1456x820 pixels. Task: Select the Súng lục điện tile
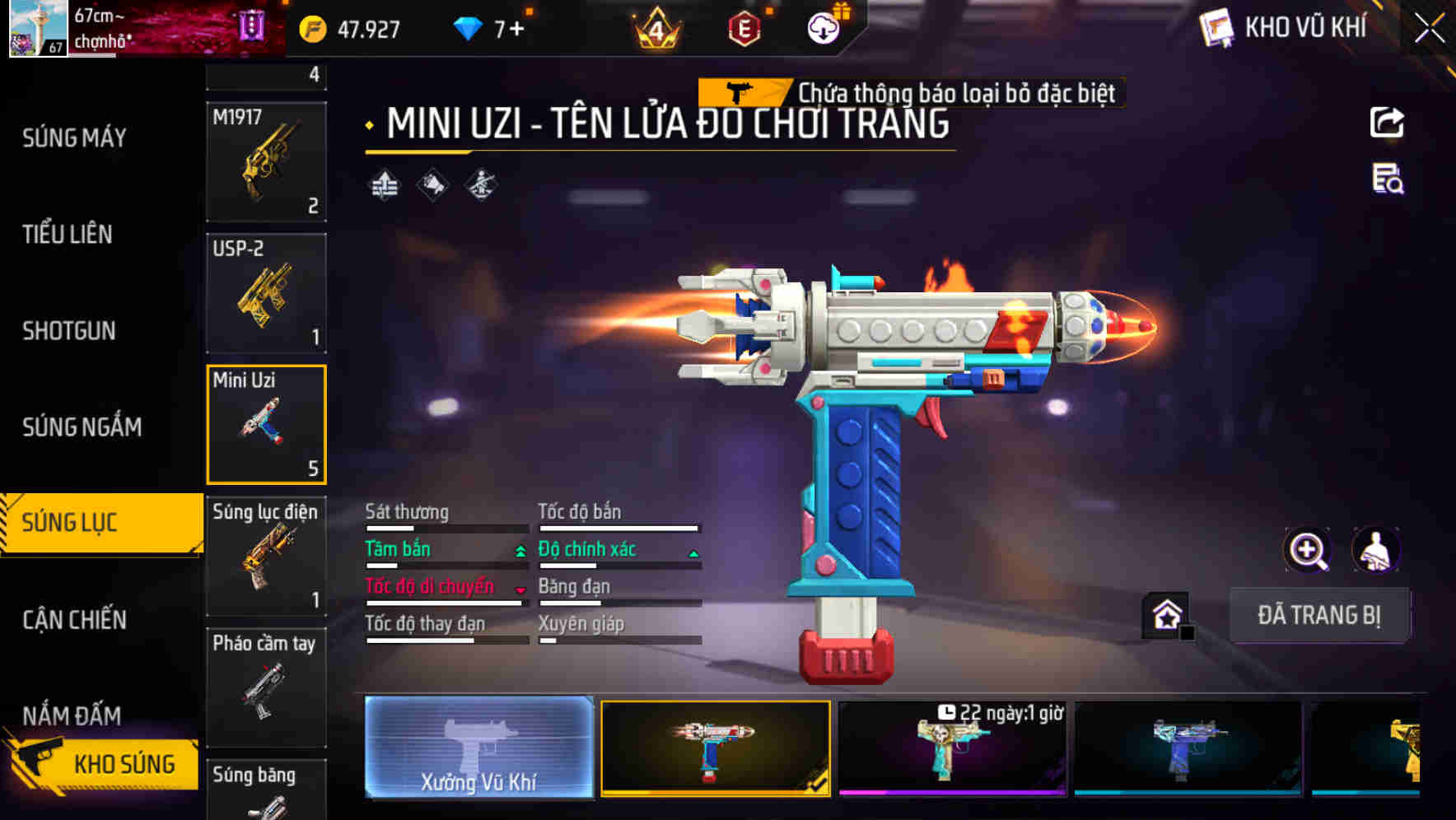266,556
